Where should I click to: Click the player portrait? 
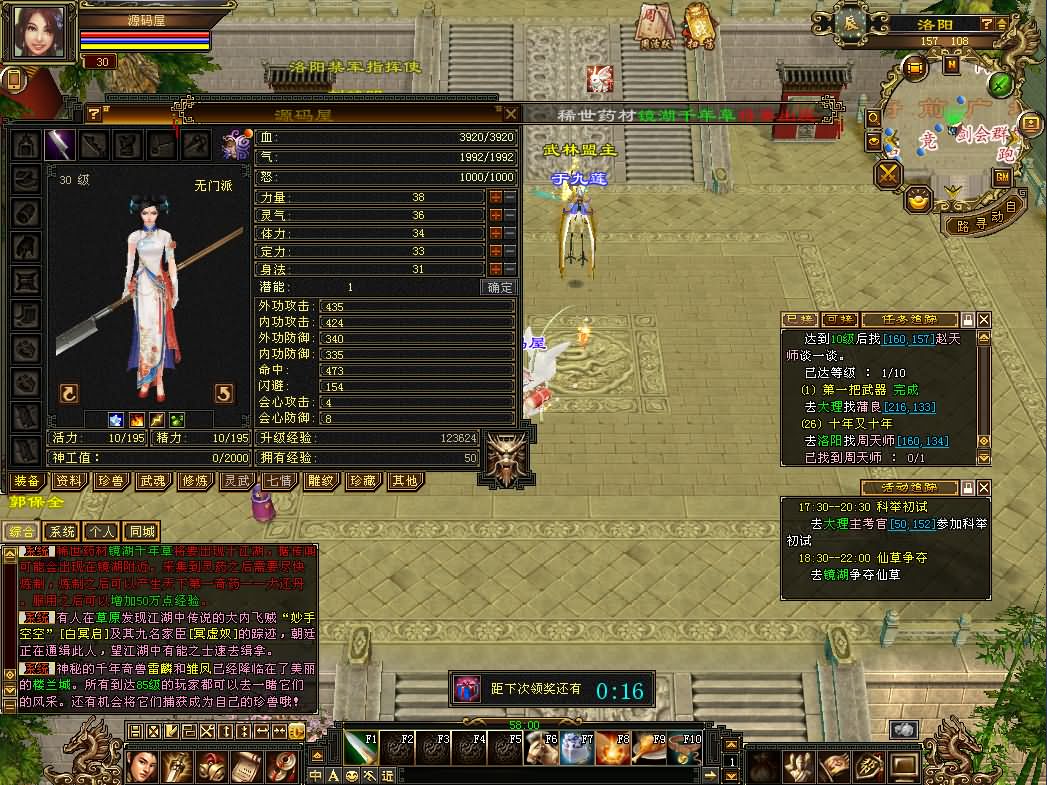(x=39, y=31)
